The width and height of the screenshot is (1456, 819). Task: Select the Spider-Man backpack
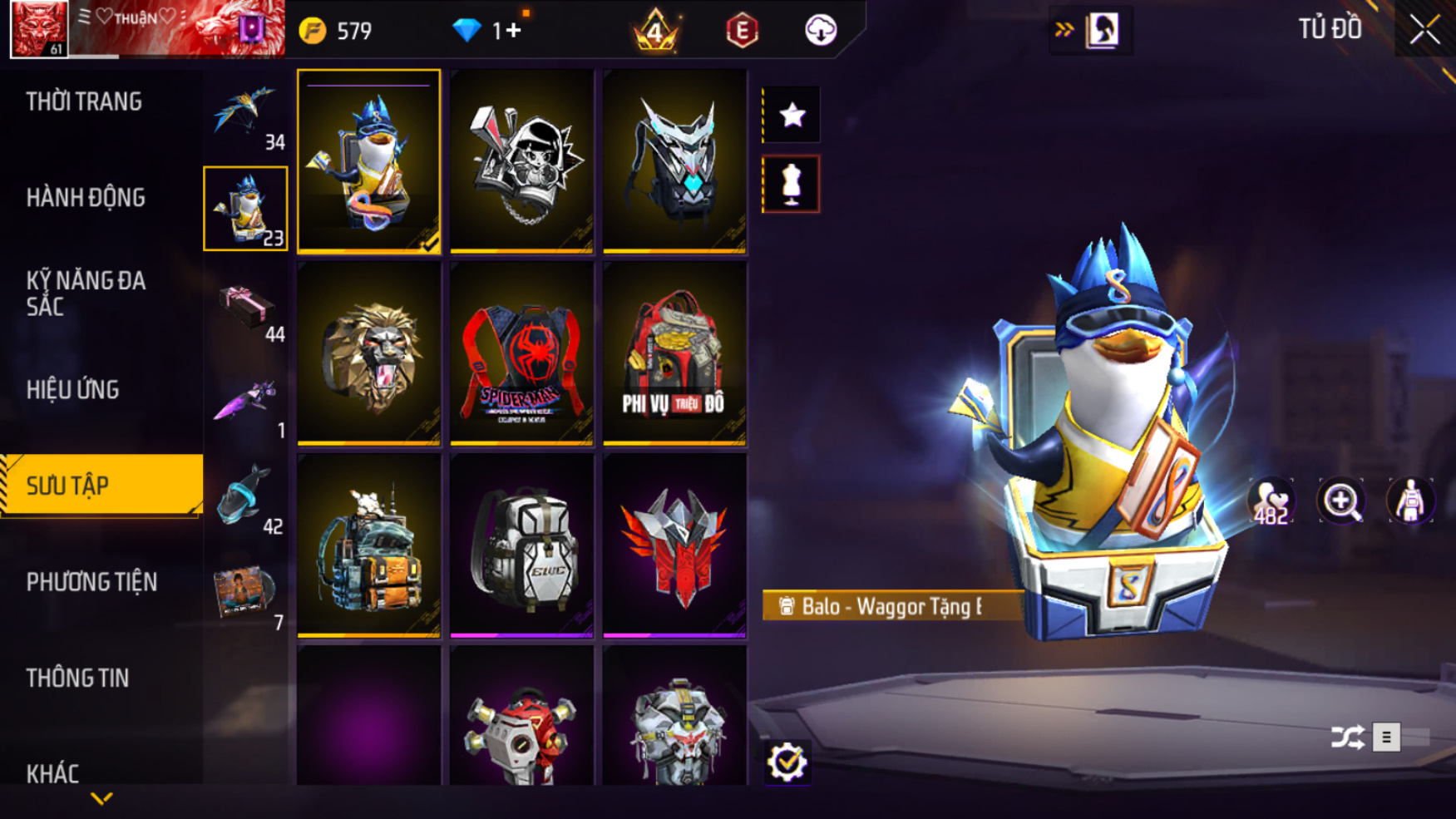(x=521, y=353)
